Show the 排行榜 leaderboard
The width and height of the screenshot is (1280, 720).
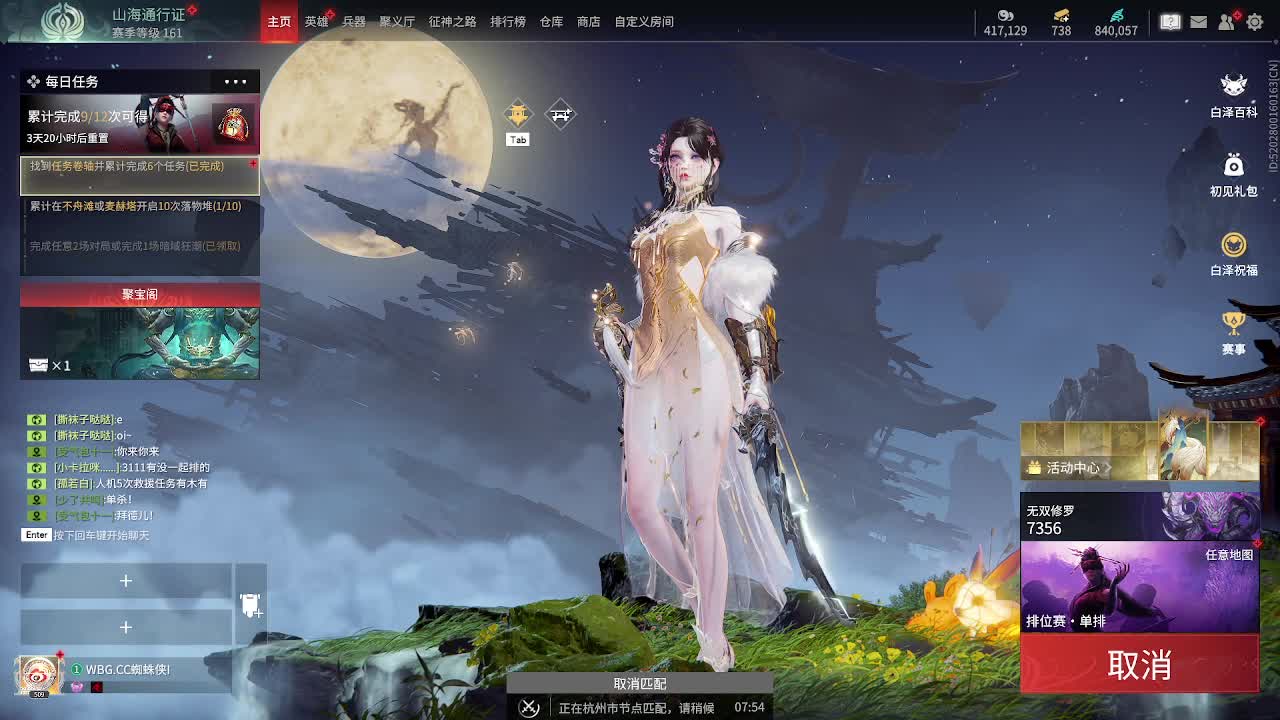[x=507, y=21]
